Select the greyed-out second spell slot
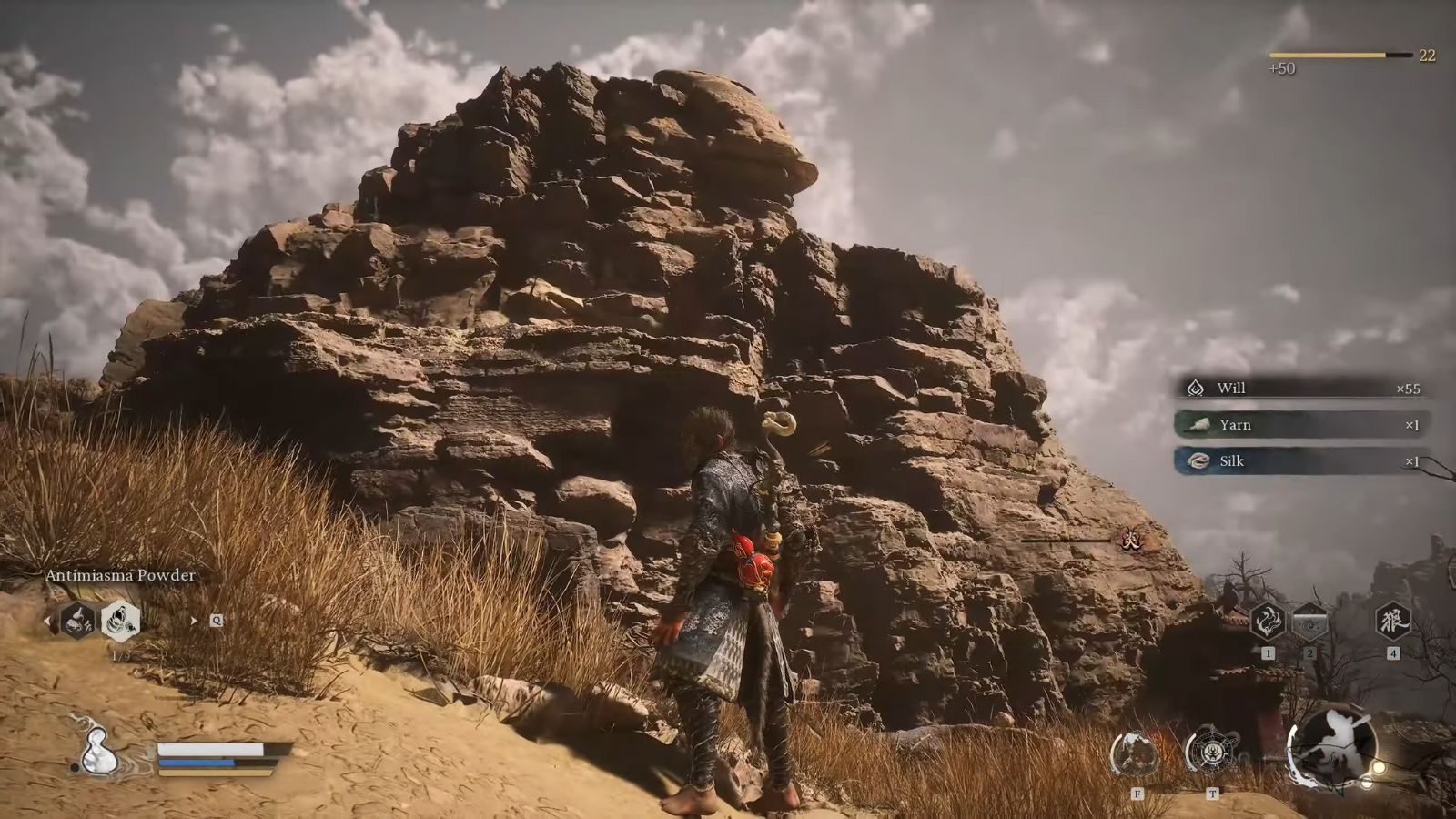1456x819 pixels. coord(1309,622)
